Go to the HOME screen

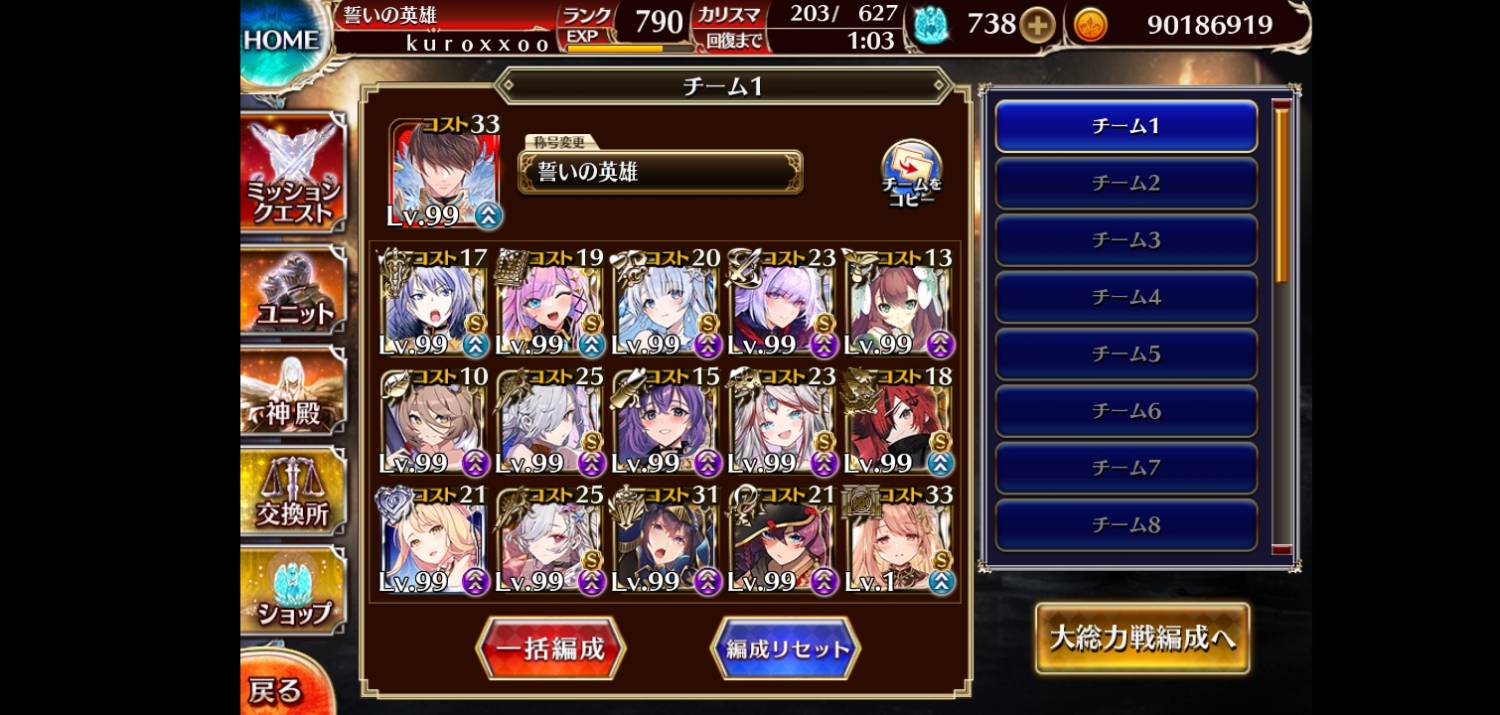(x=280, y=42)
